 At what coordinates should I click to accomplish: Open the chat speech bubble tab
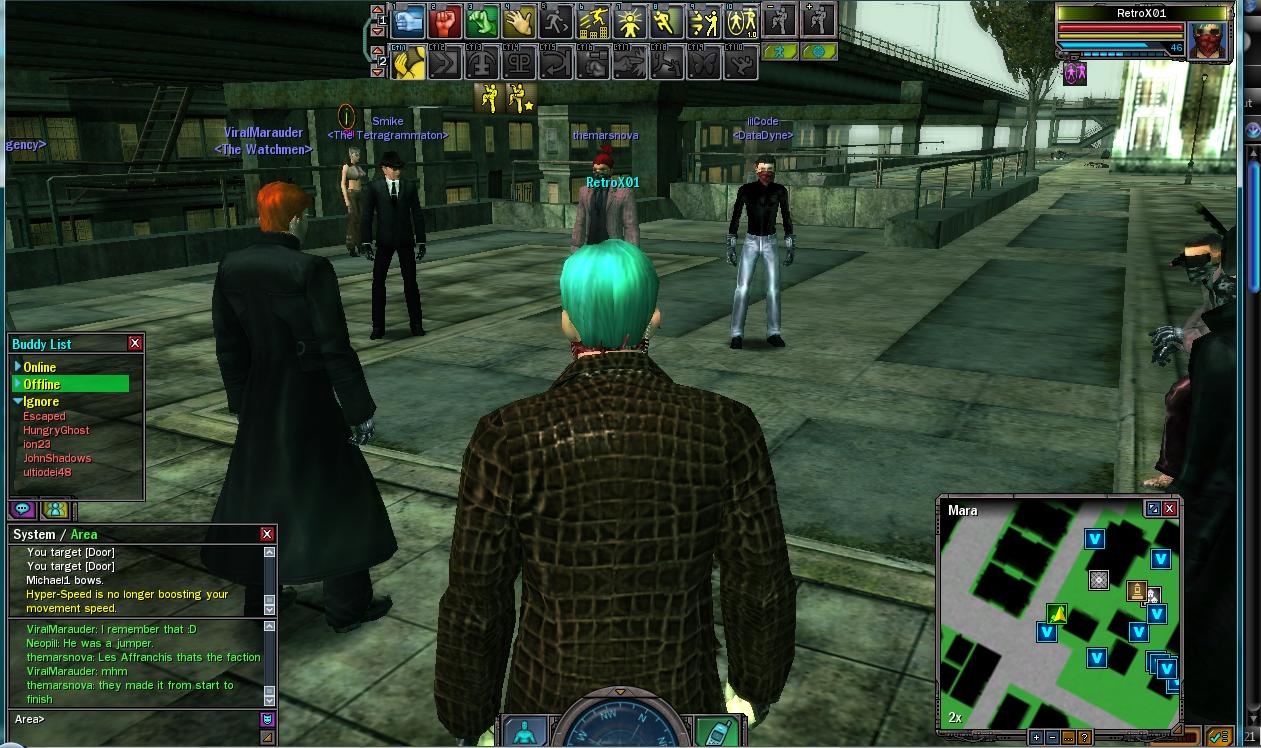coord(22,510)
